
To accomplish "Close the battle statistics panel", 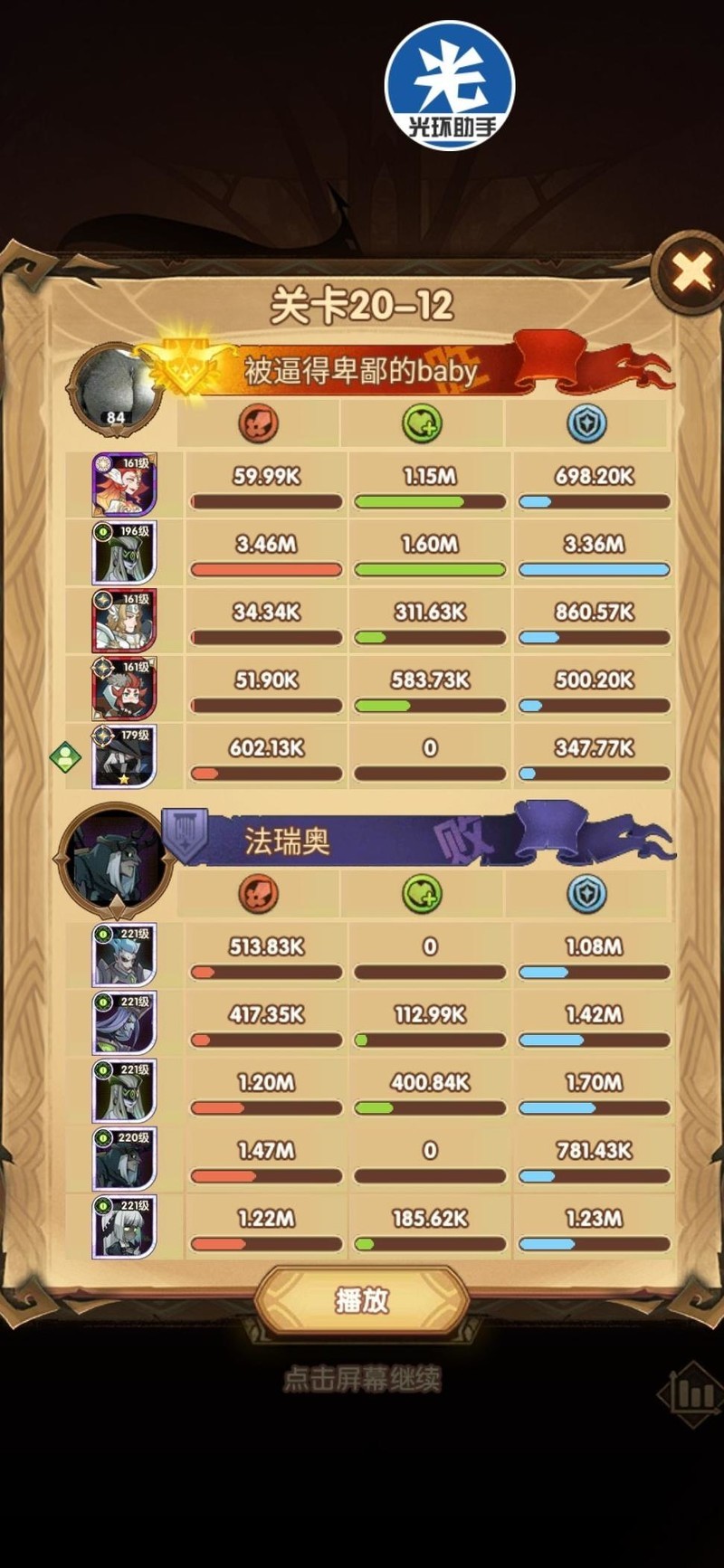I will [x=692, y=271].
